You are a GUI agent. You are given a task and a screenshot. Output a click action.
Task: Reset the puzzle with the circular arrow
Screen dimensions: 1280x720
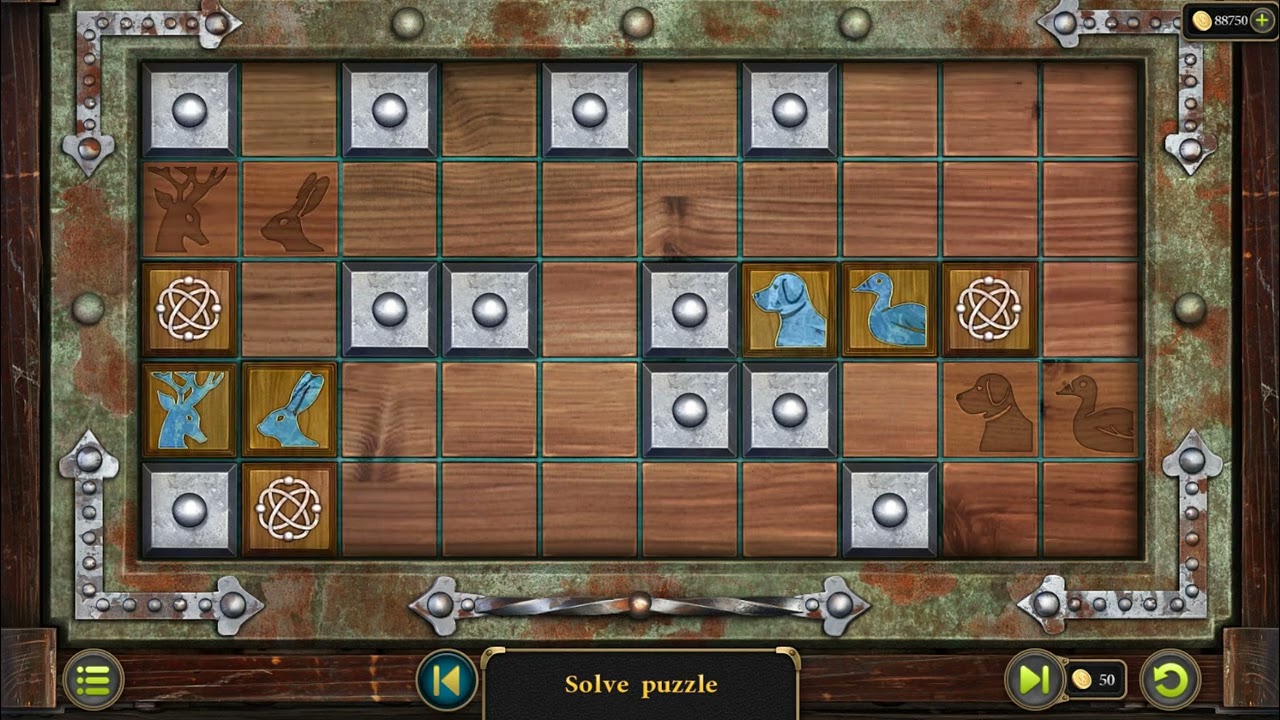pyautogui.click(x=1170, y=680)
